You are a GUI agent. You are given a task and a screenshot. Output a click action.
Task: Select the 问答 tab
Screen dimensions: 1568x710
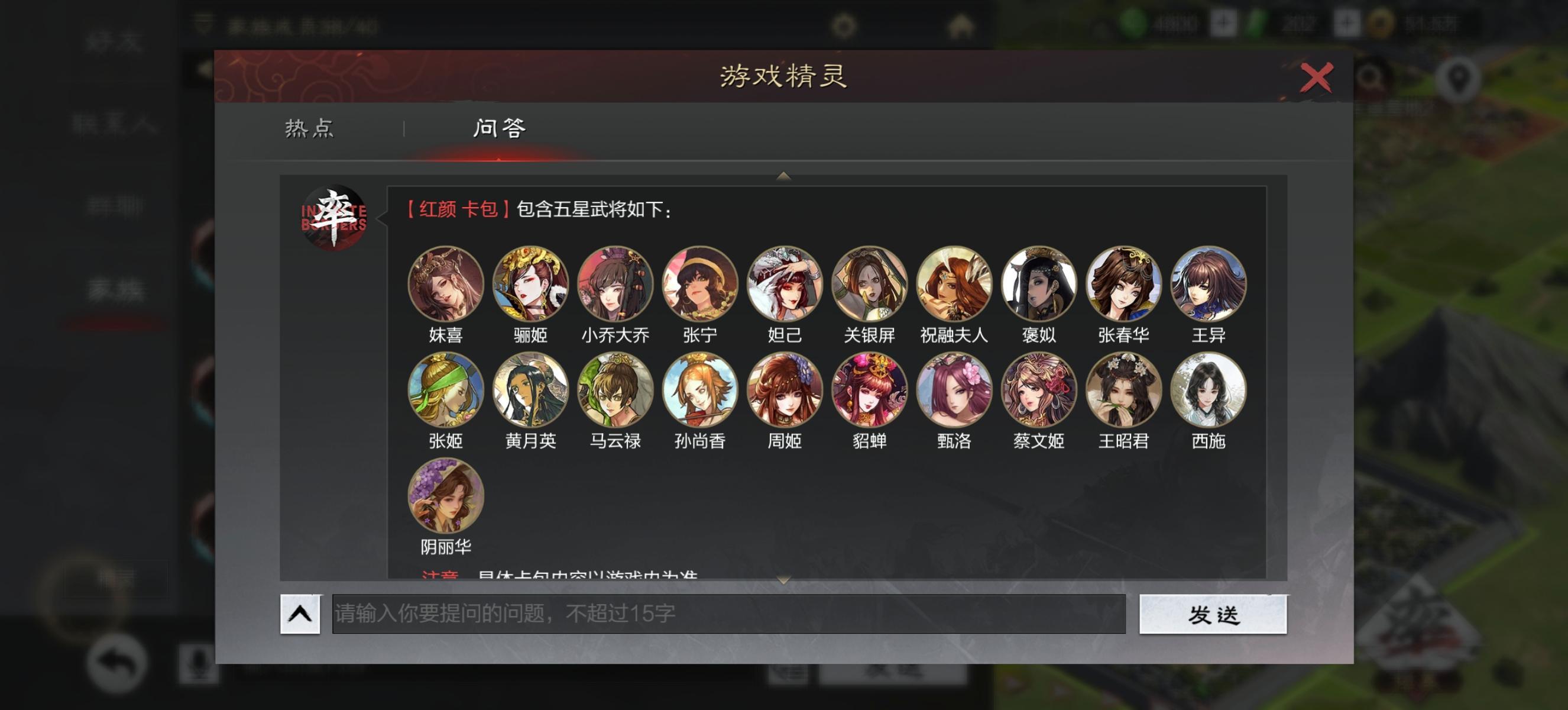499,128
